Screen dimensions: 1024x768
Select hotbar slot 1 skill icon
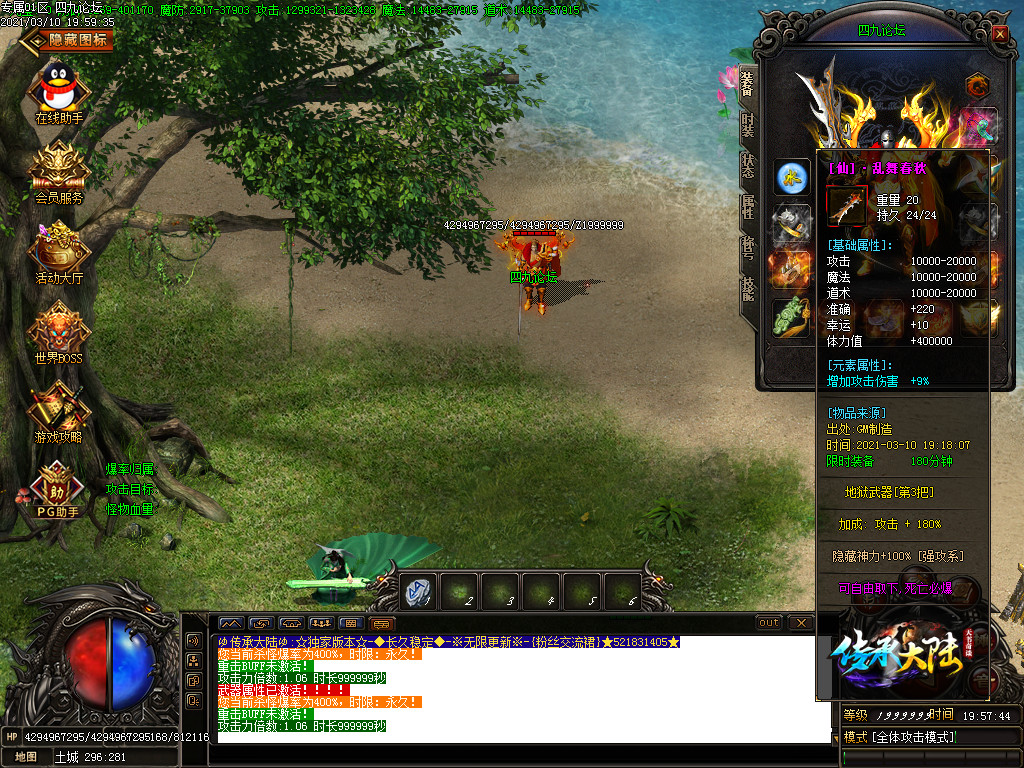point(420,593)
